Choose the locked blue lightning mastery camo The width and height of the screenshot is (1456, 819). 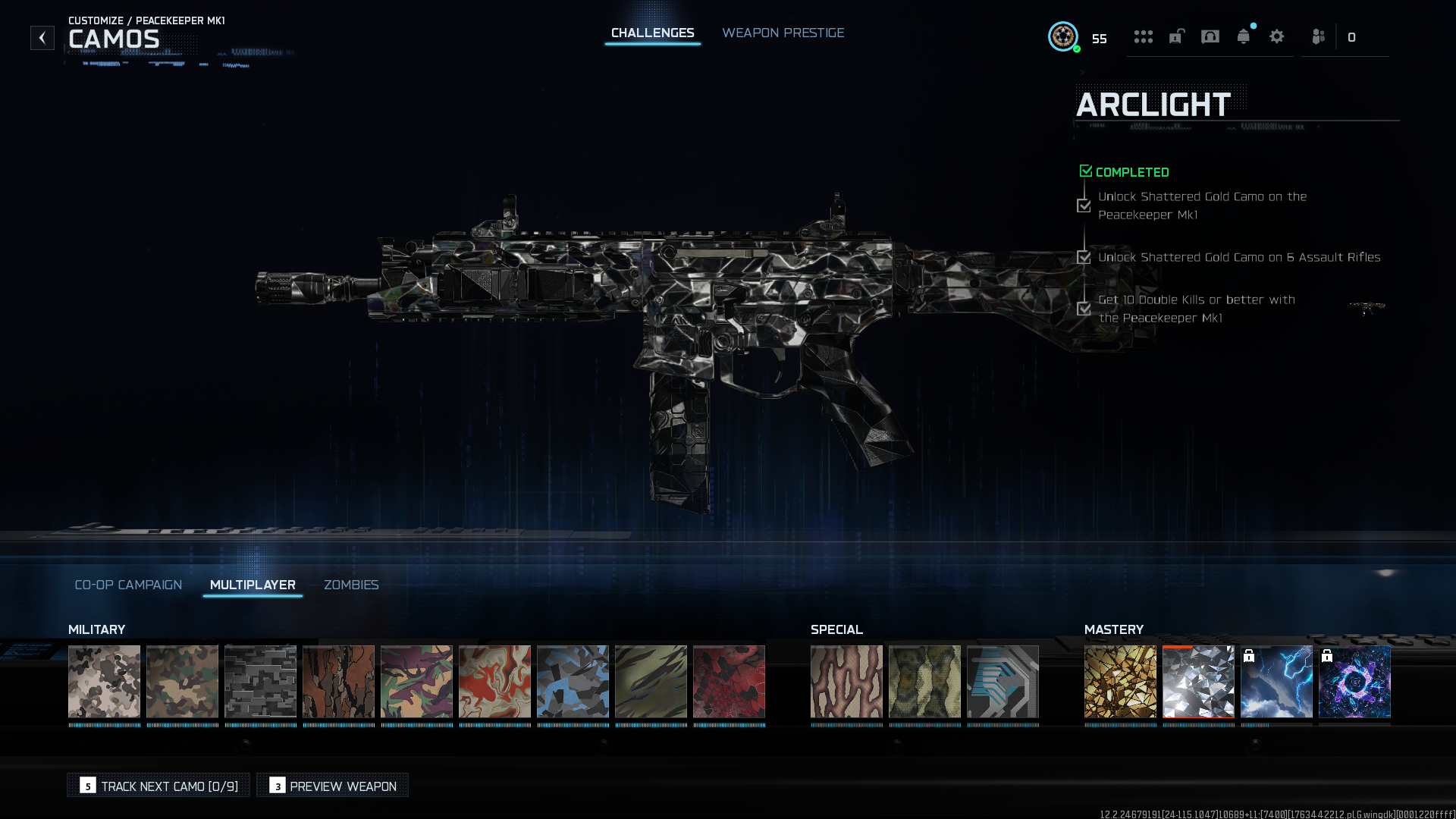tap(1276, 681)
